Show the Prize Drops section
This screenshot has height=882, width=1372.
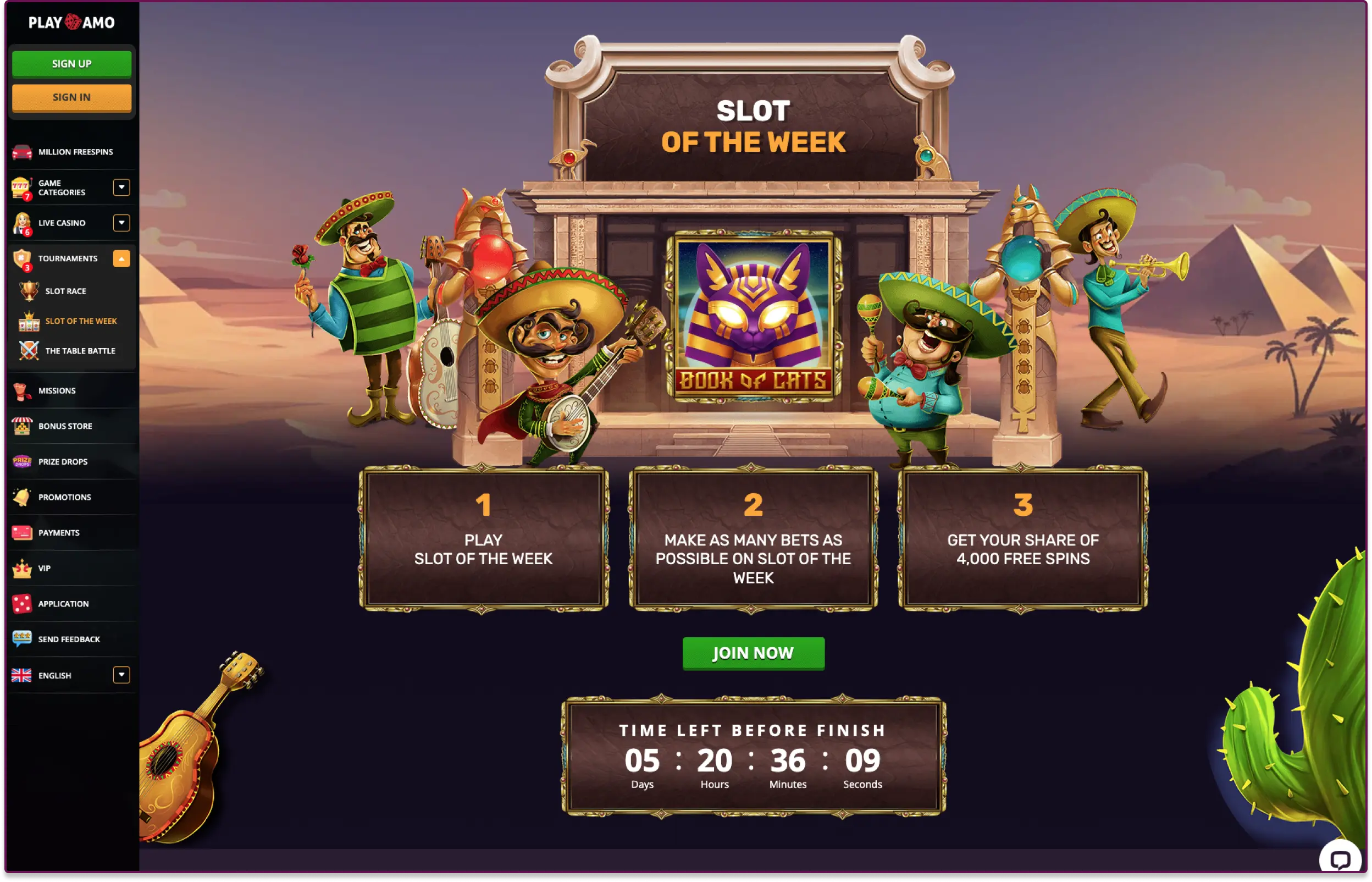[x=63, y=461]
